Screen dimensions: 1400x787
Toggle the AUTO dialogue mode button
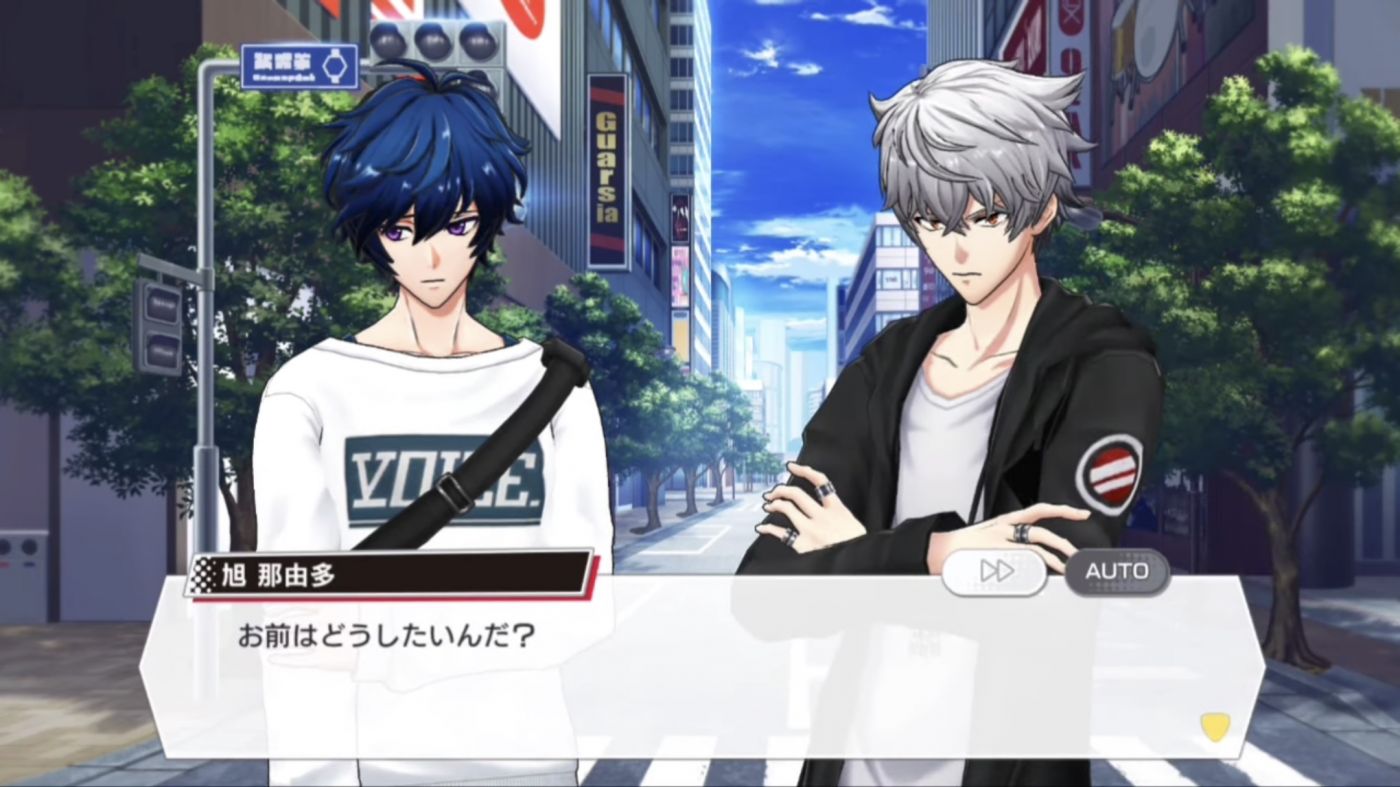(x=1117, y=572)
